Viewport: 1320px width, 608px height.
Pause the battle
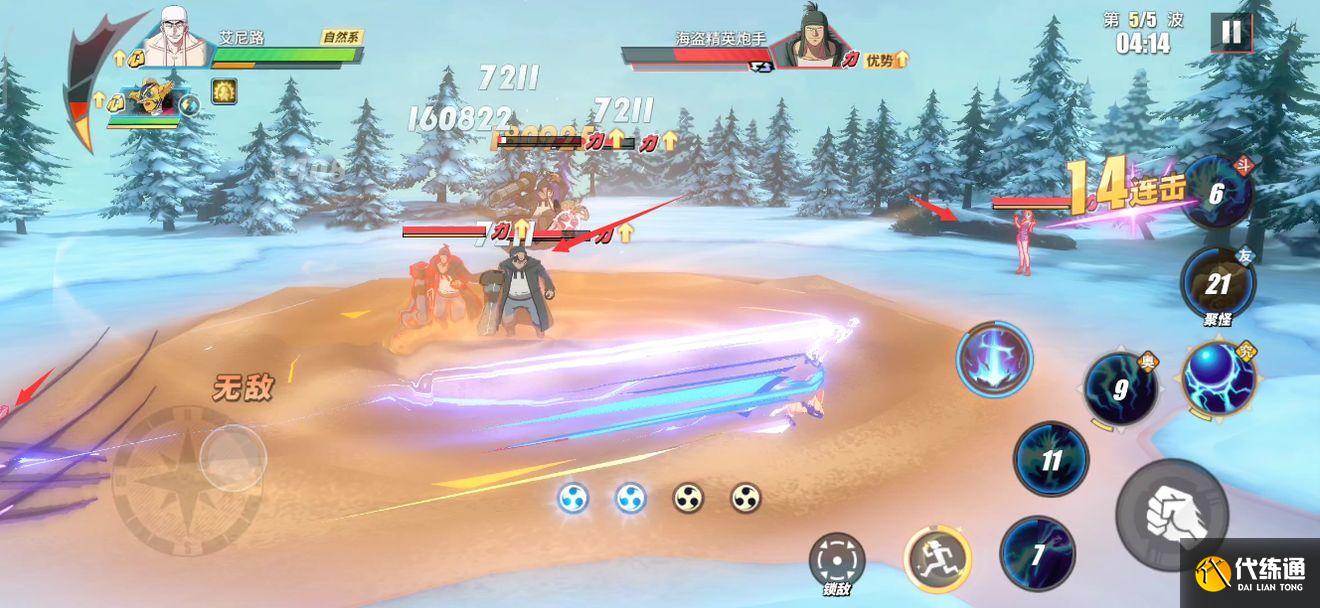1231,32
